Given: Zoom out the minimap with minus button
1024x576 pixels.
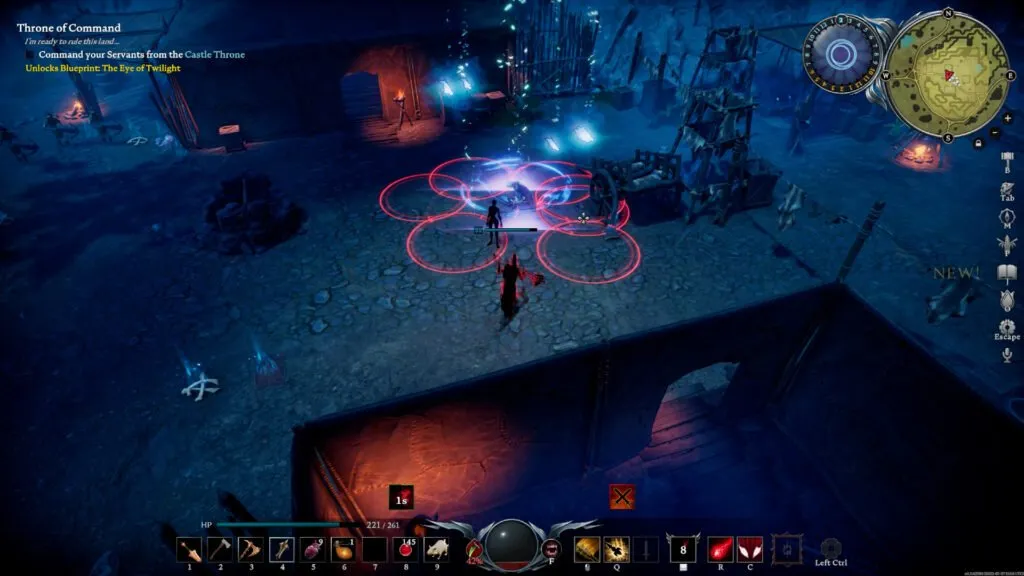Looking at the screenshot, I should point(993,132).
